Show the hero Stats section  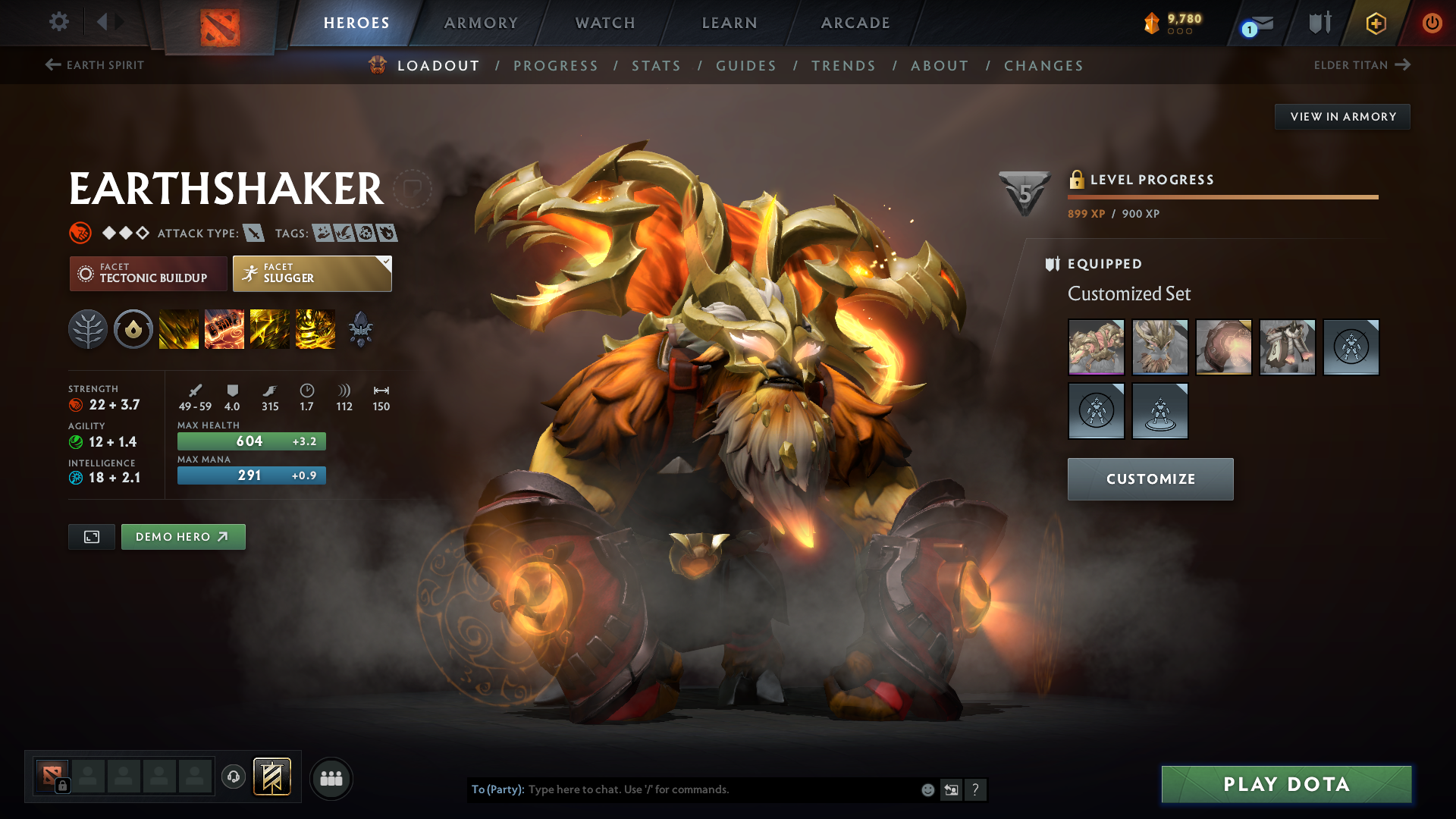[x=656, y=66]
